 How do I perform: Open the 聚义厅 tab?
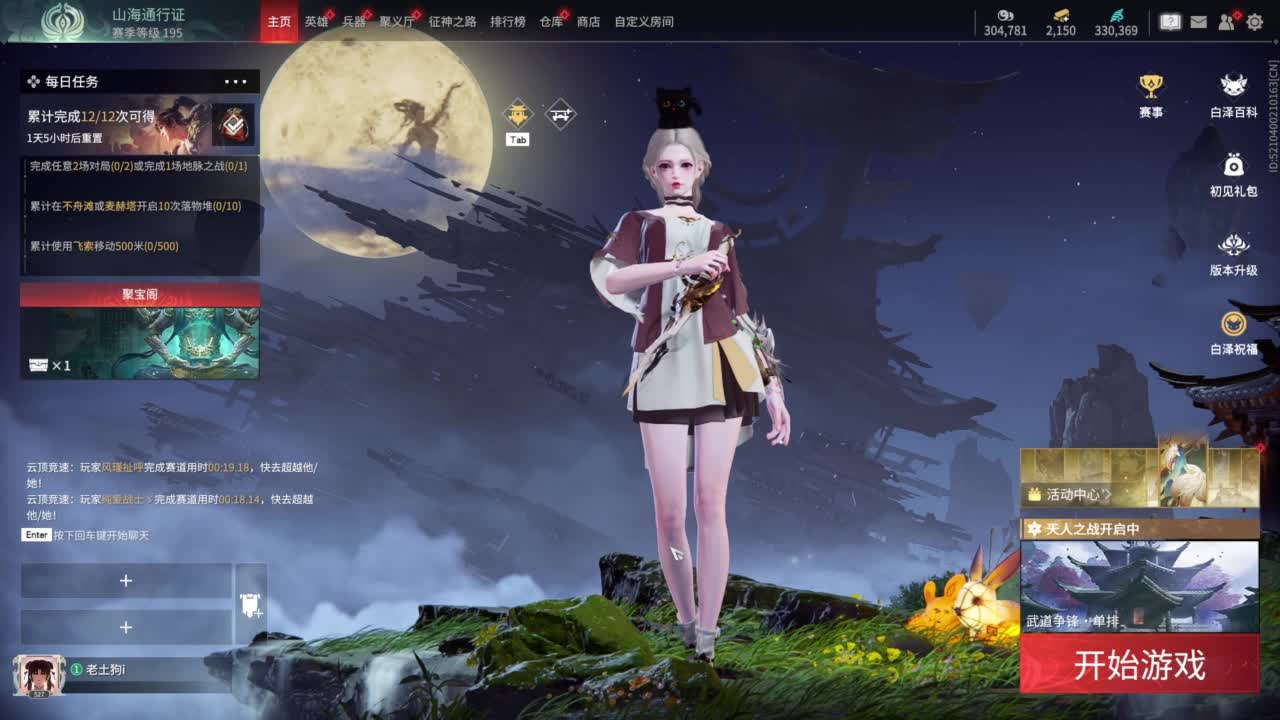pos(396,21)
